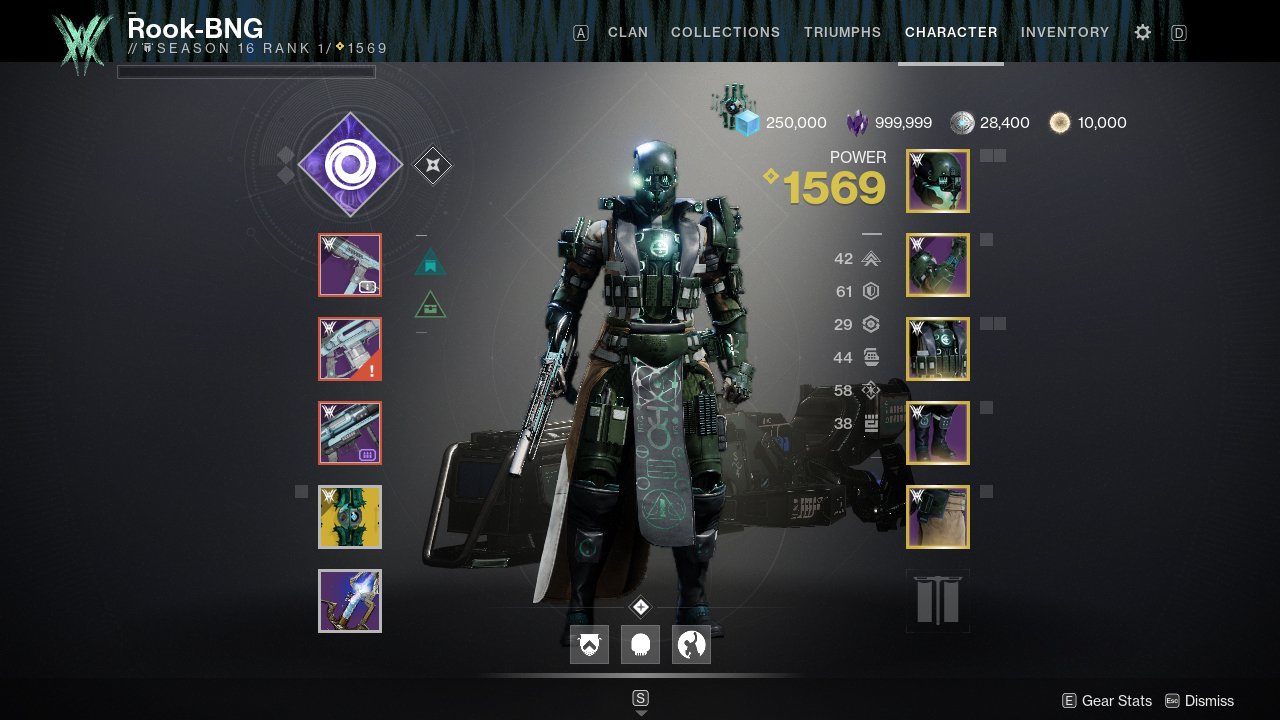Open the Collections tab

pyautogui.click(x=725, y=32)
